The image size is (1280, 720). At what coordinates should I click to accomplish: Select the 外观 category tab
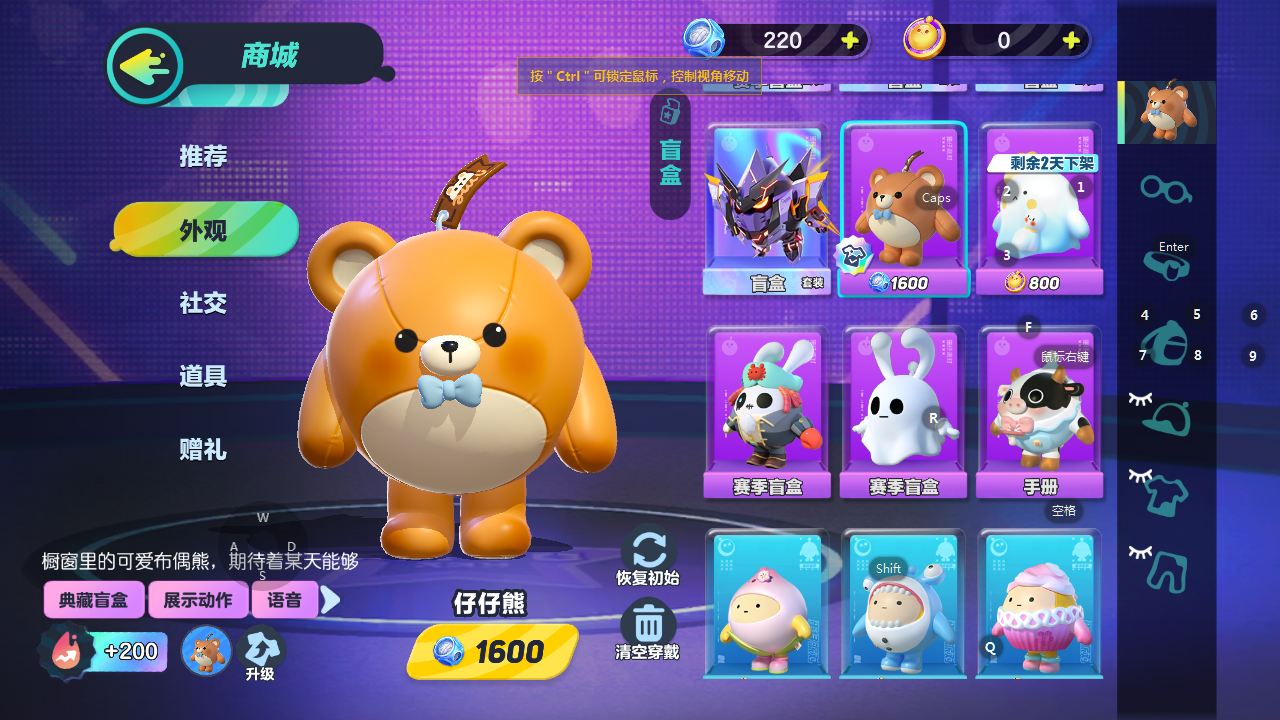tap(205, 231)
